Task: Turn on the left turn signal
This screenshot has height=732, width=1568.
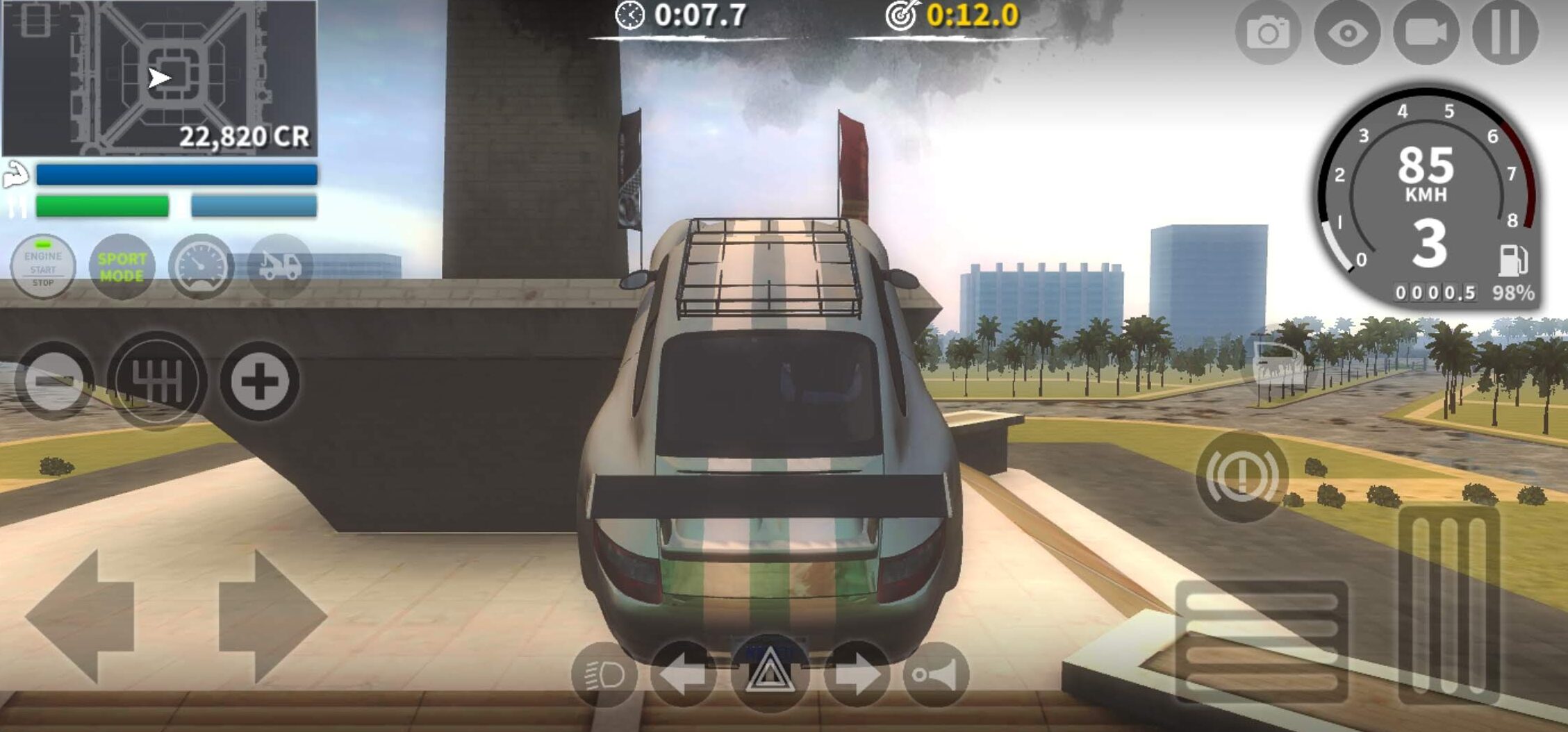Action: (x=684, y=674)
